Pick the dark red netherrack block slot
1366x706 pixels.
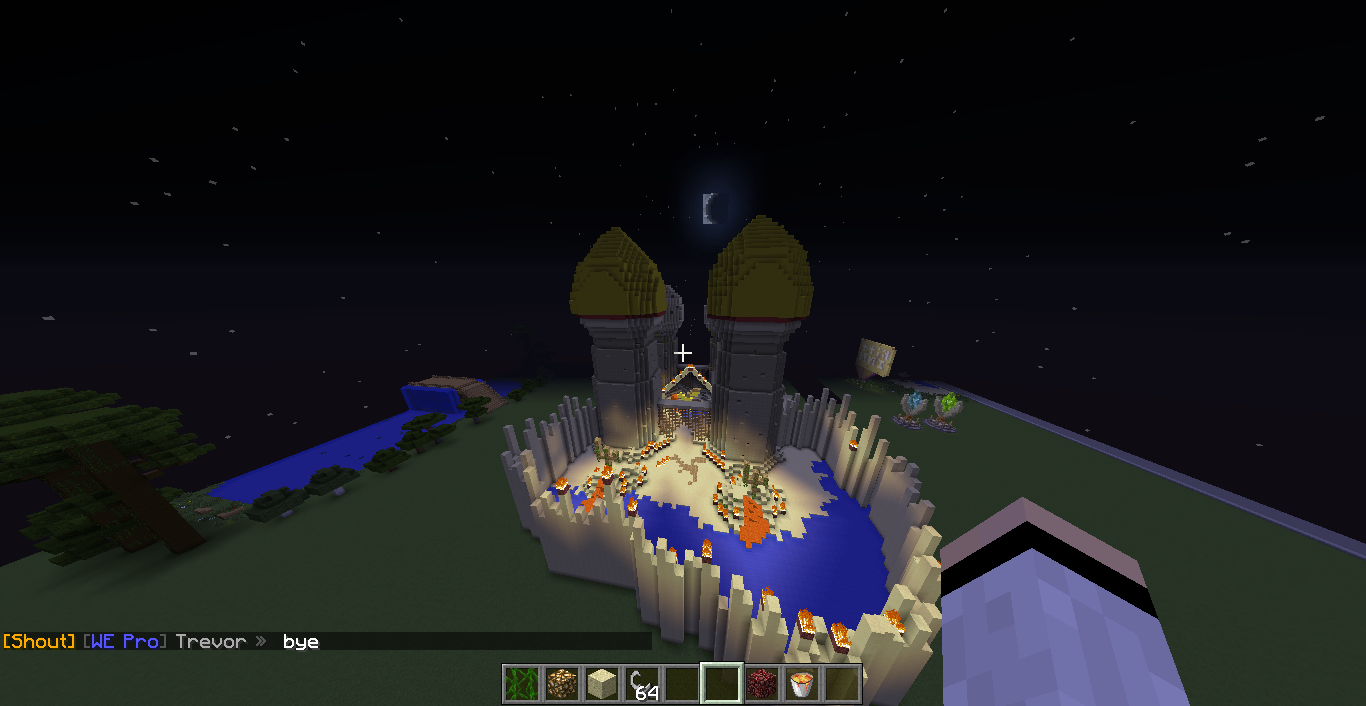pos(761,684)
